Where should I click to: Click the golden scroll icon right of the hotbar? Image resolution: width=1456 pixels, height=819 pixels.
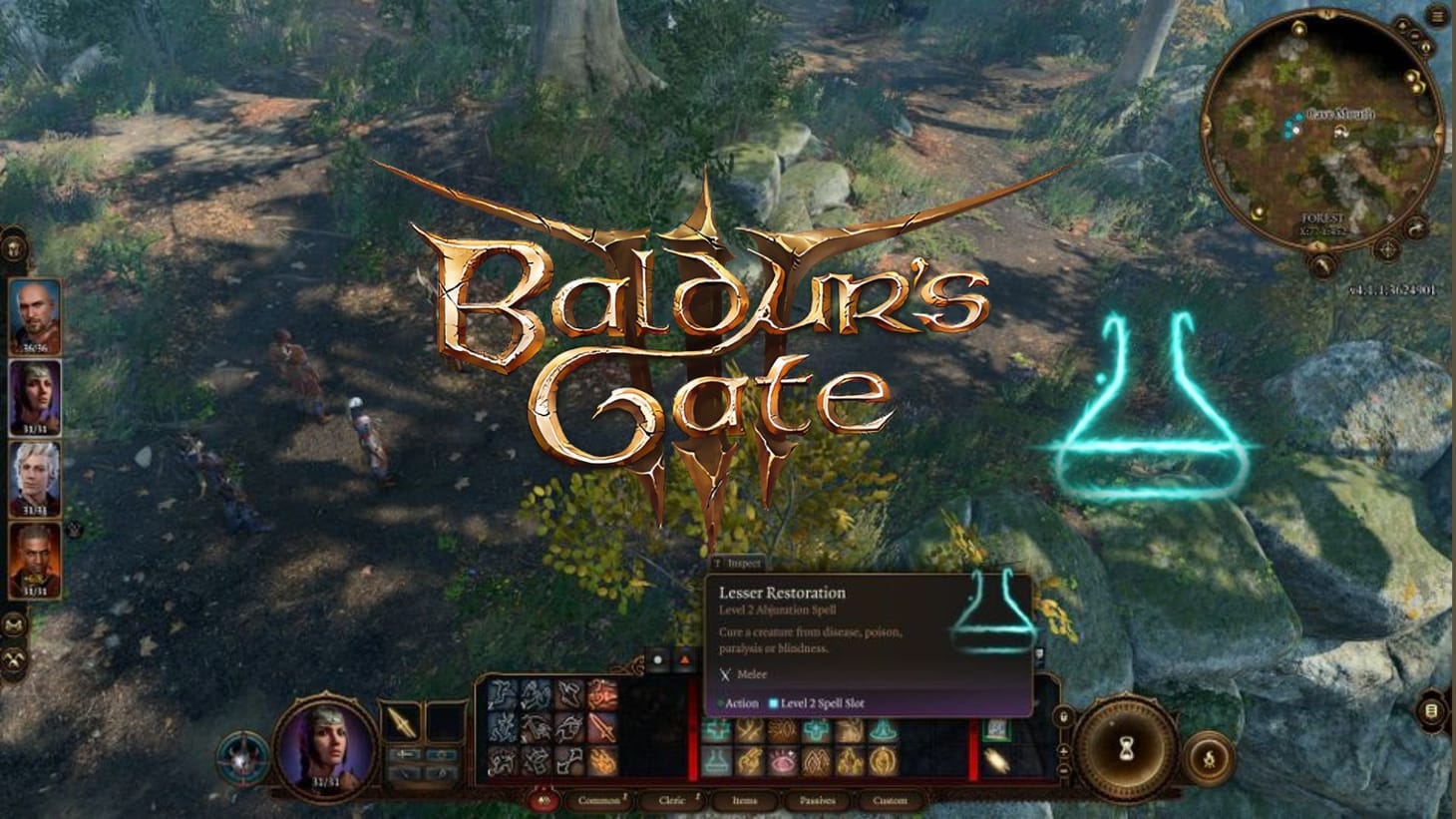point(996,760)
